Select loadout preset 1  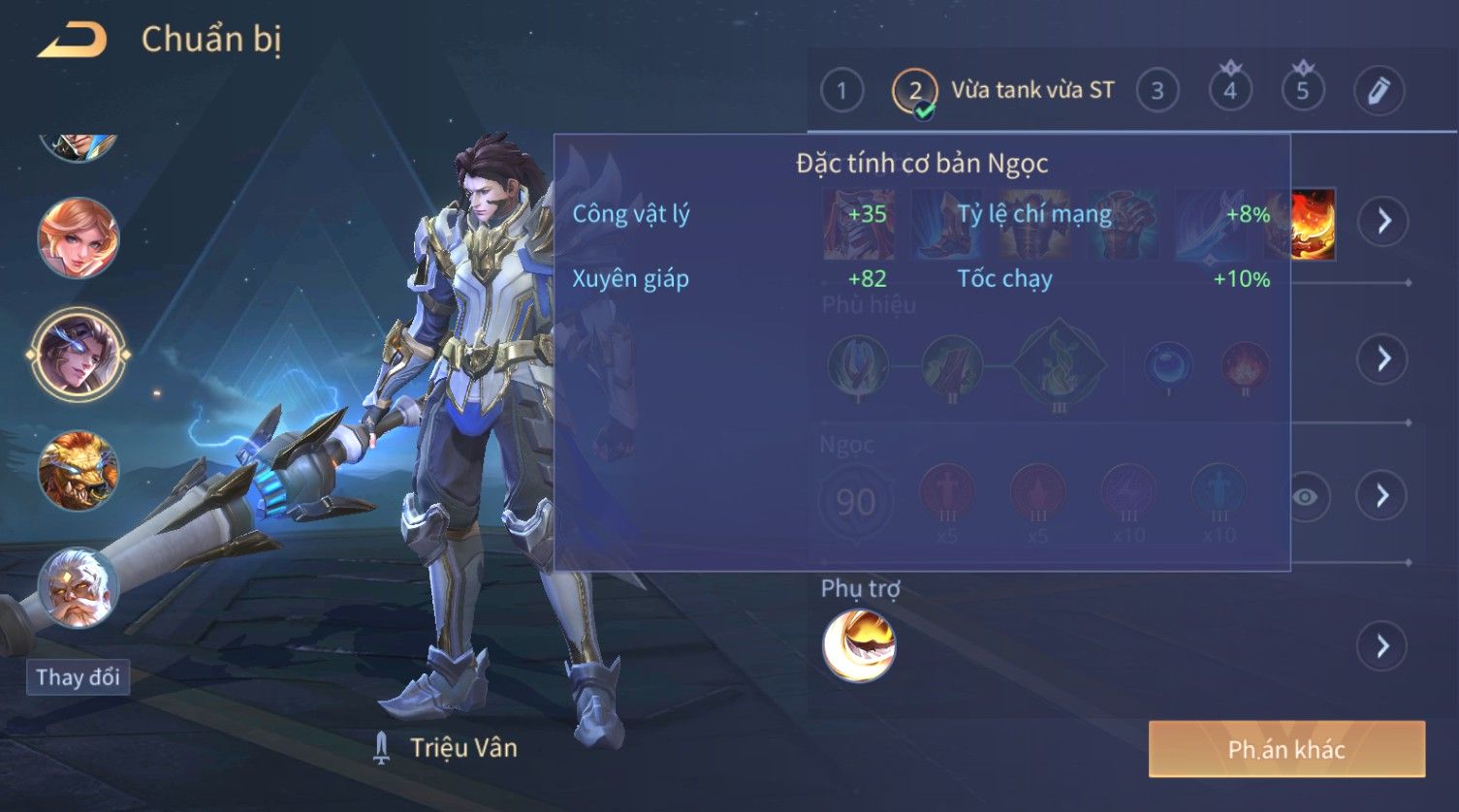pos(841,91)
